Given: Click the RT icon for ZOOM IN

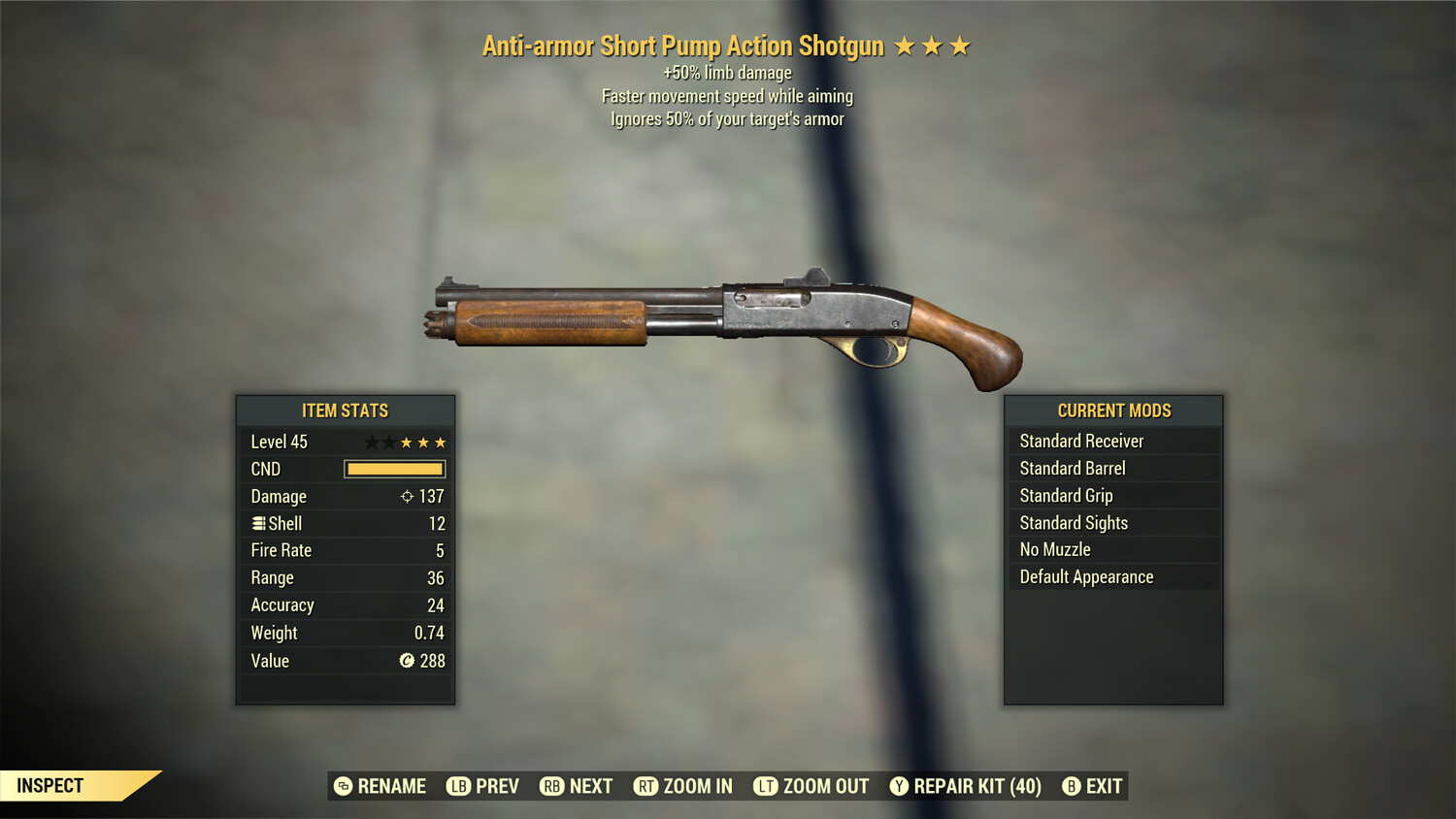Looking at the screenshot, I should pyautogui.click(x=645, y=786).
